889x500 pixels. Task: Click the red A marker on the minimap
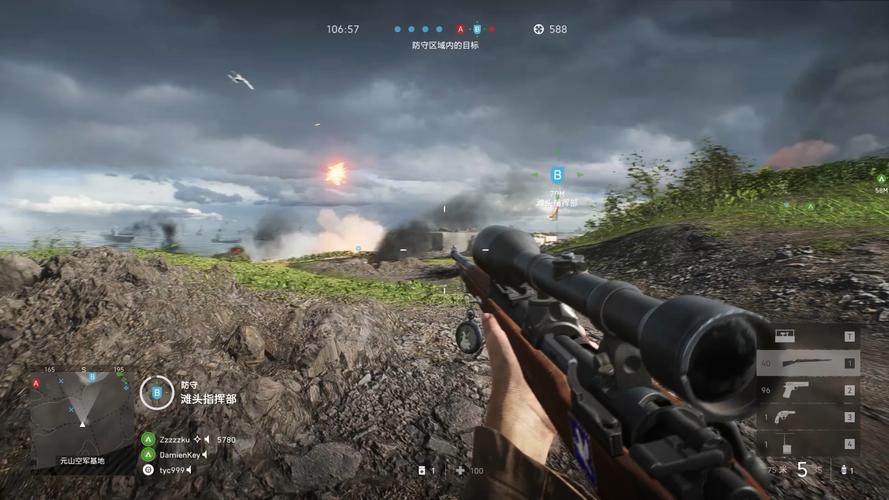(x=36, y=383)
